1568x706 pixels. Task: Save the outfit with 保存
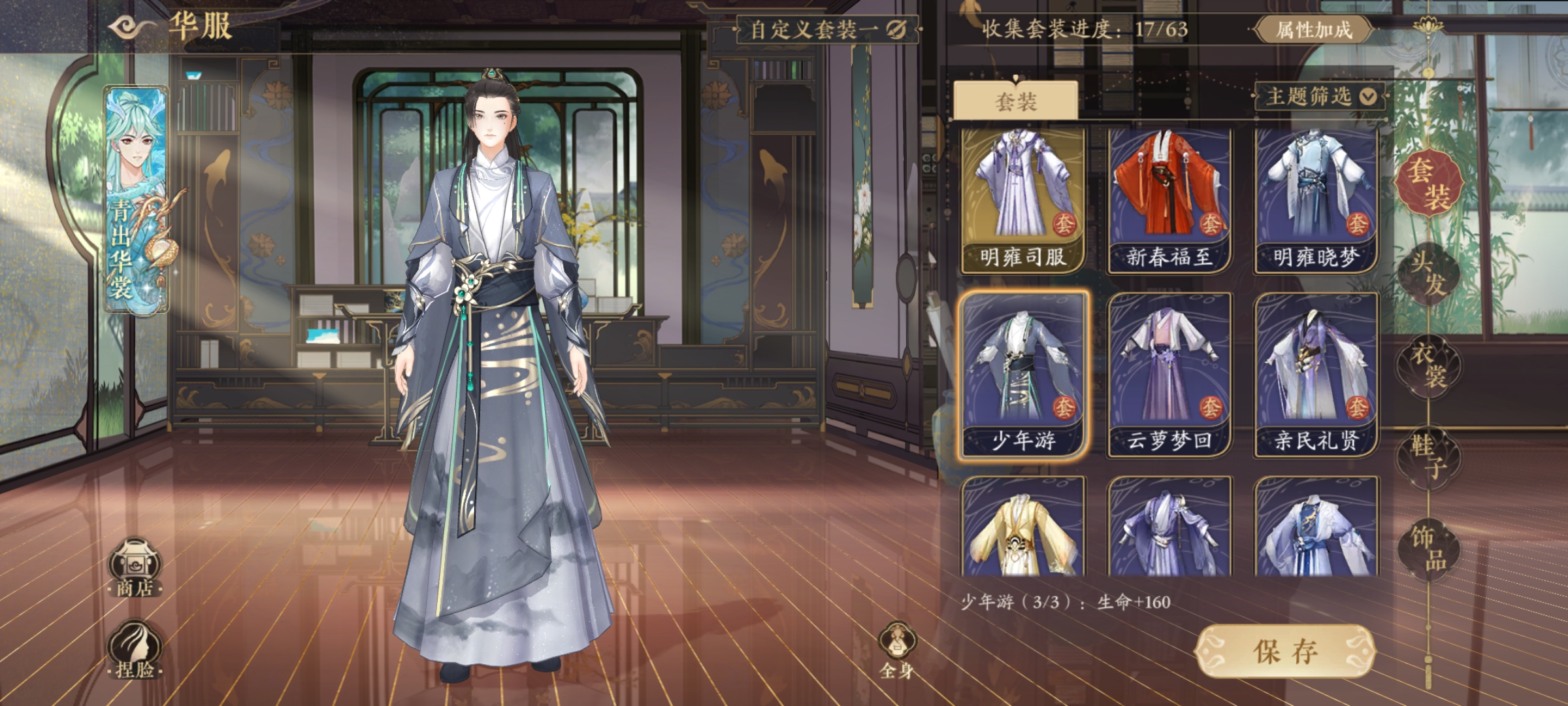[1285, 652]
